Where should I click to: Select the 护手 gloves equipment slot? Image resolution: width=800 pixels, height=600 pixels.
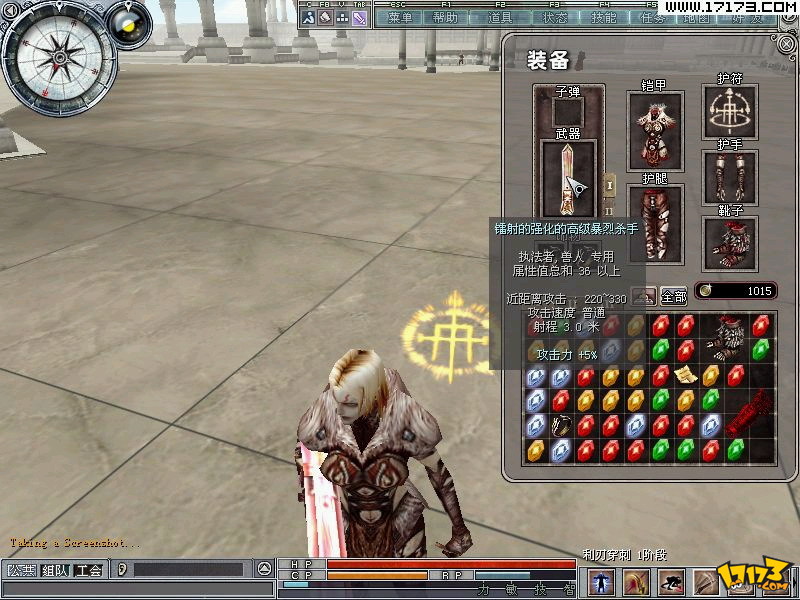[x=730, y=177]
